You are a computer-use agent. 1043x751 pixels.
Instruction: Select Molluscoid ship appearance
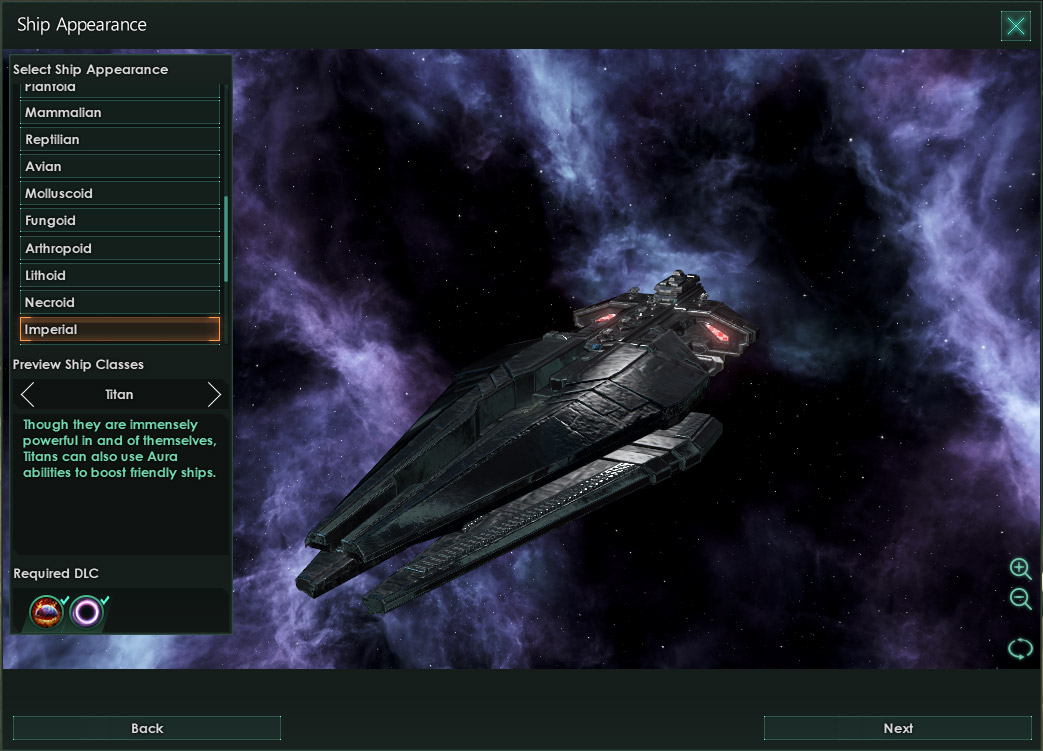pos(120,194)
